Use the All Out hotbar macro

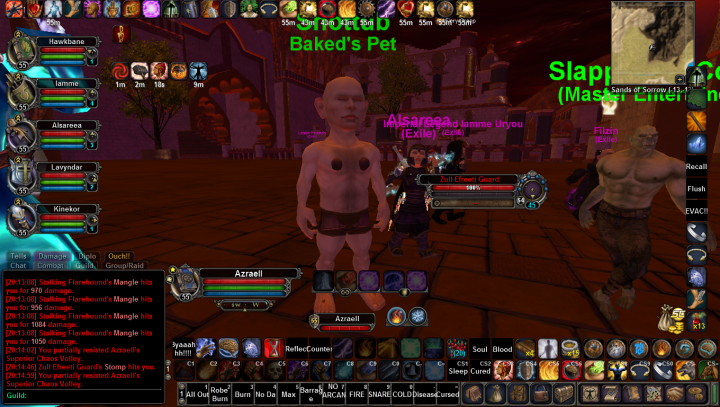[x=198, y=394]
